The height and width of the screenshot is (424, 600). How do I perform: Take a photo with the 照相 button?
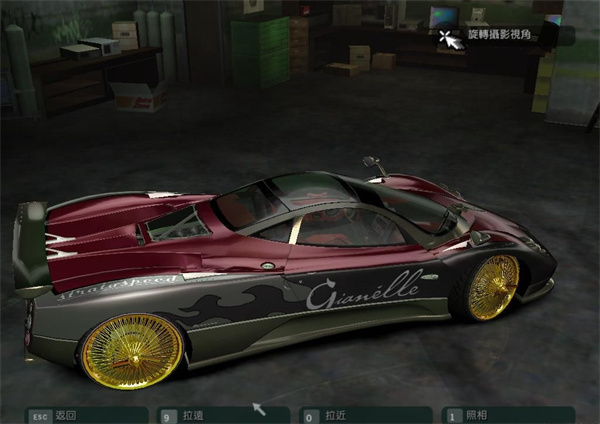[478, 415]
